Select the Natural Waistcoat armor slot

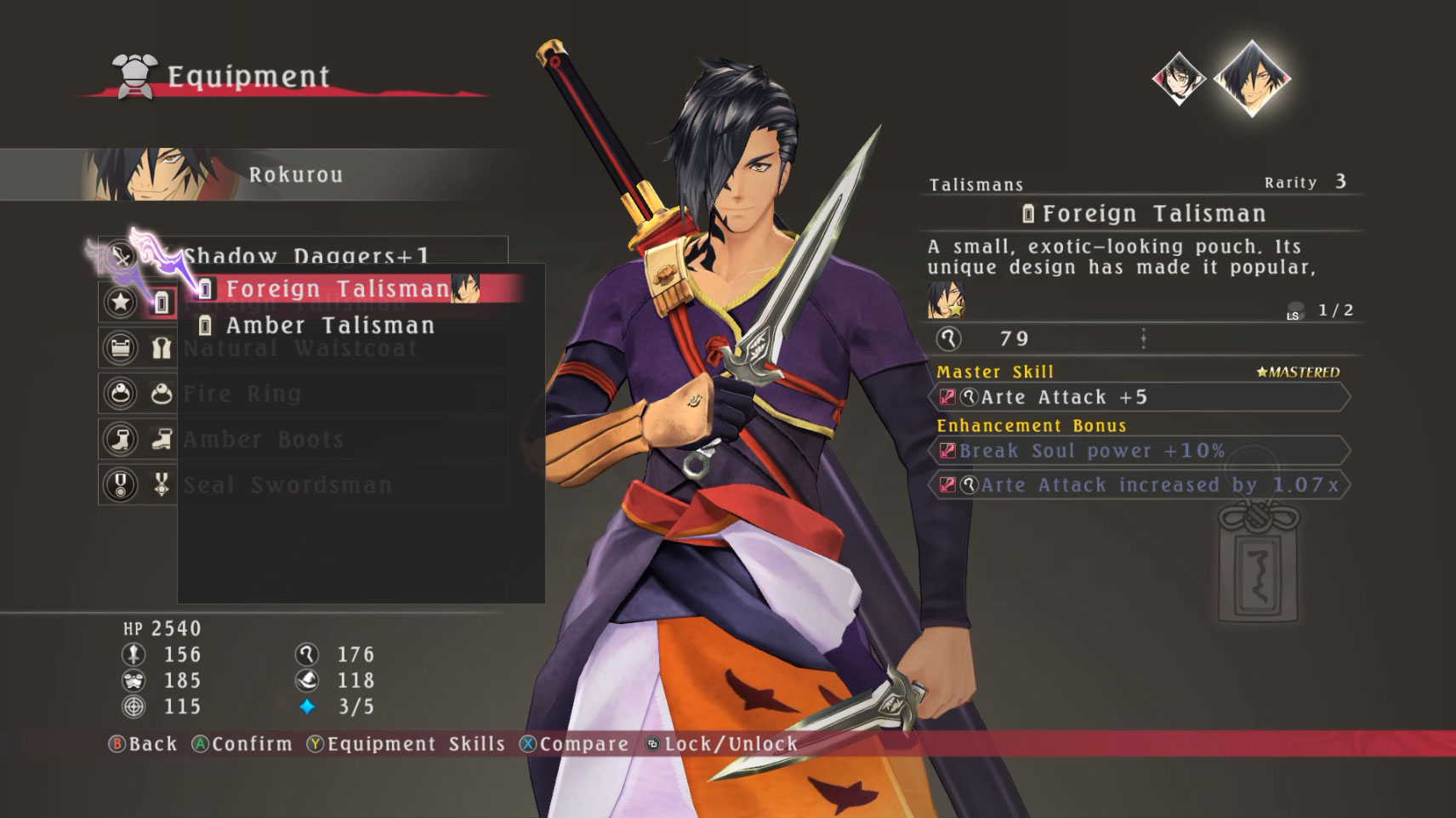point(300,349)
